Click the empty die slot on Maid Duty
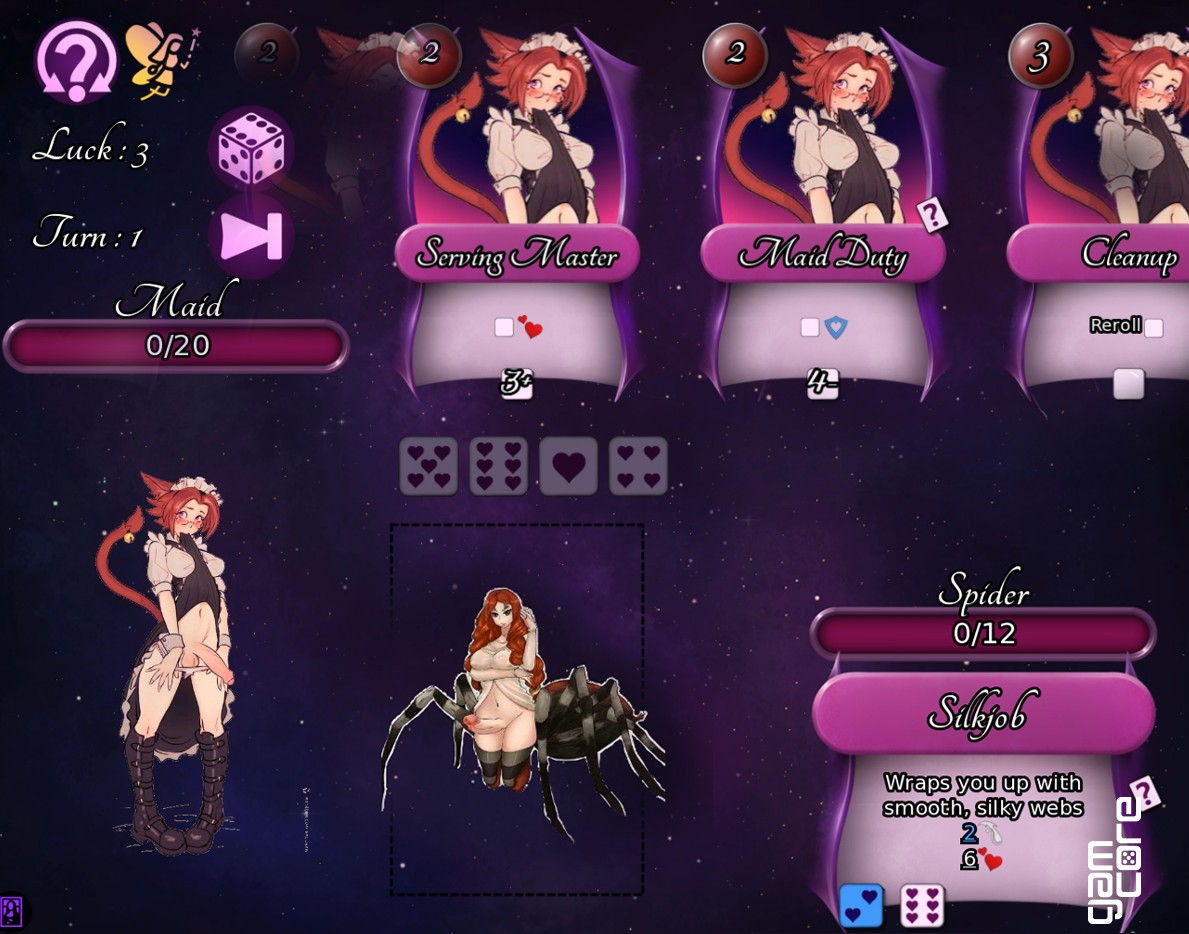The height and width of the screenshot is (934, 1189). pyautogui.click(x=810, y=327)
